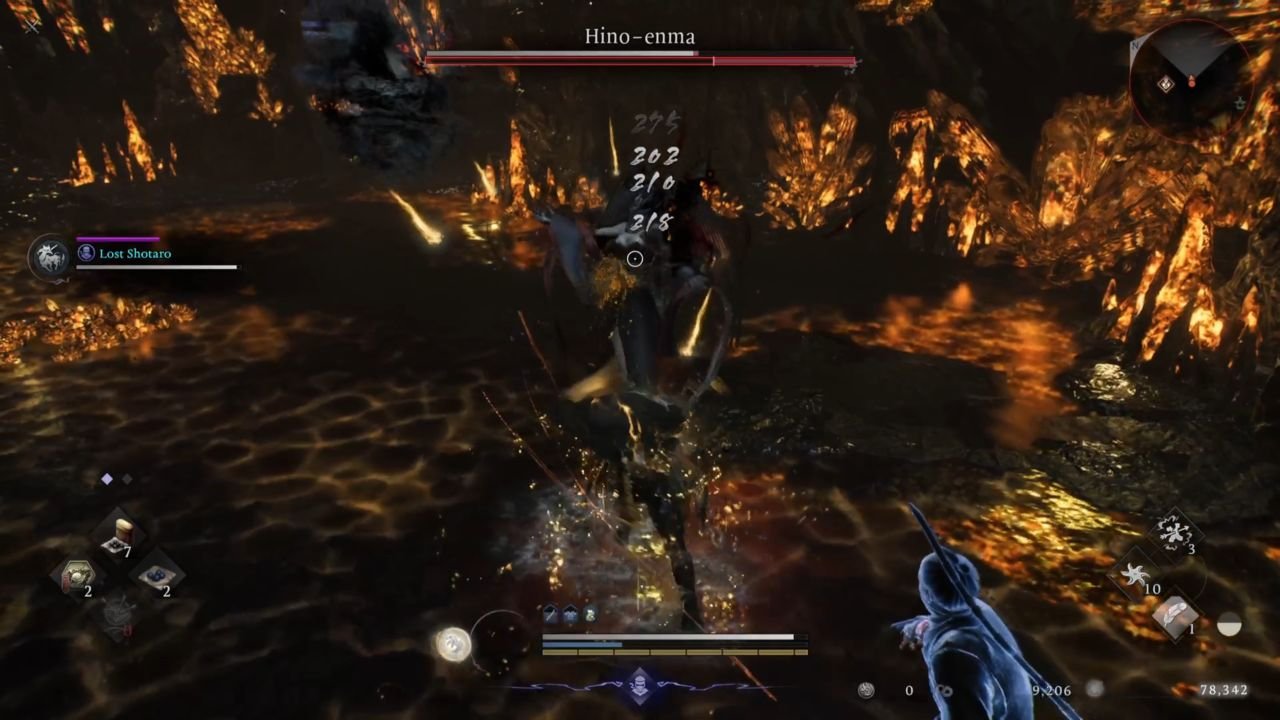This screenshot has height=720, width=1280.
Task: Click the lock-on reticle on the boss
Action: coord(634,258)
